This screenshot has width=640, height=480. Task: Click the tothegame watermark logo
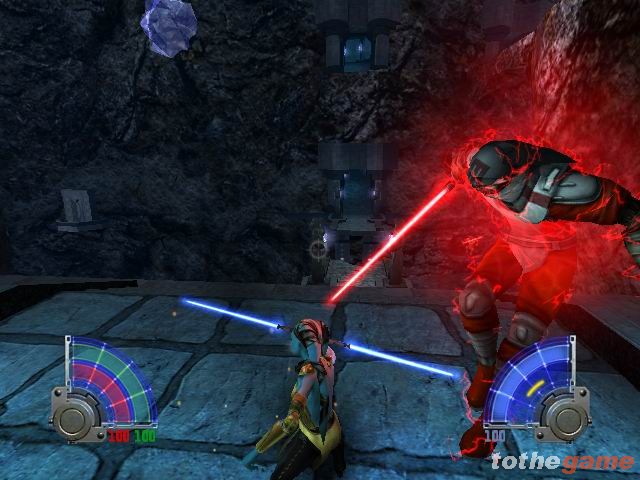562,461
